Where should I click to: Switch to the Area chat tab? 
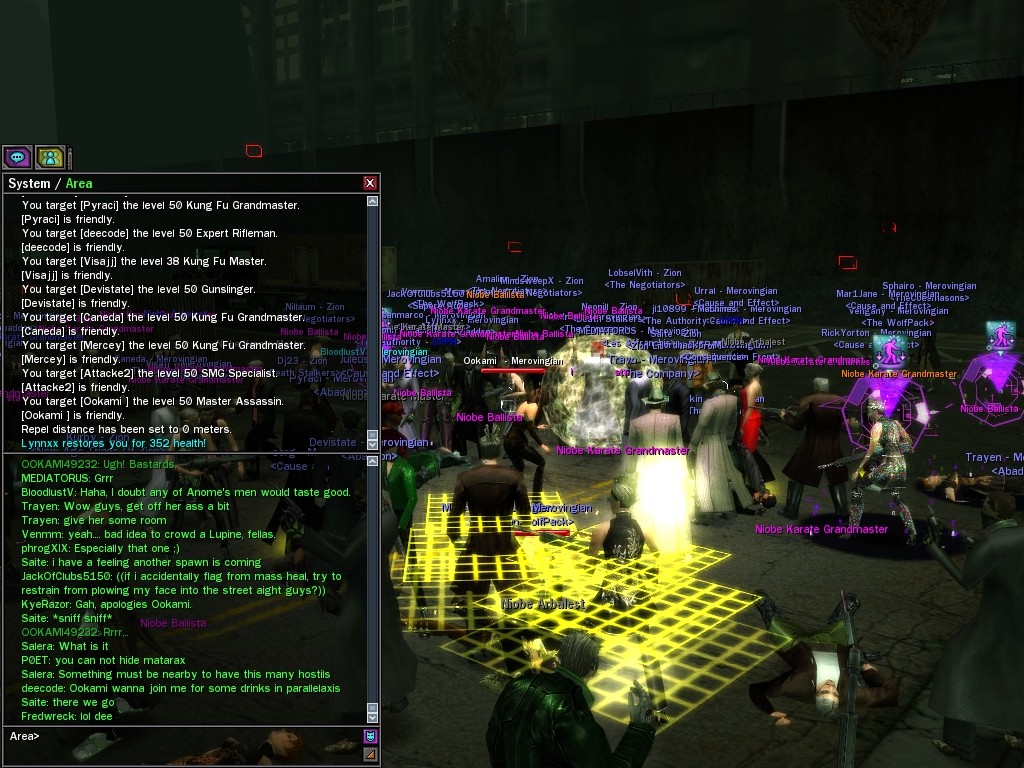point(79,183)
